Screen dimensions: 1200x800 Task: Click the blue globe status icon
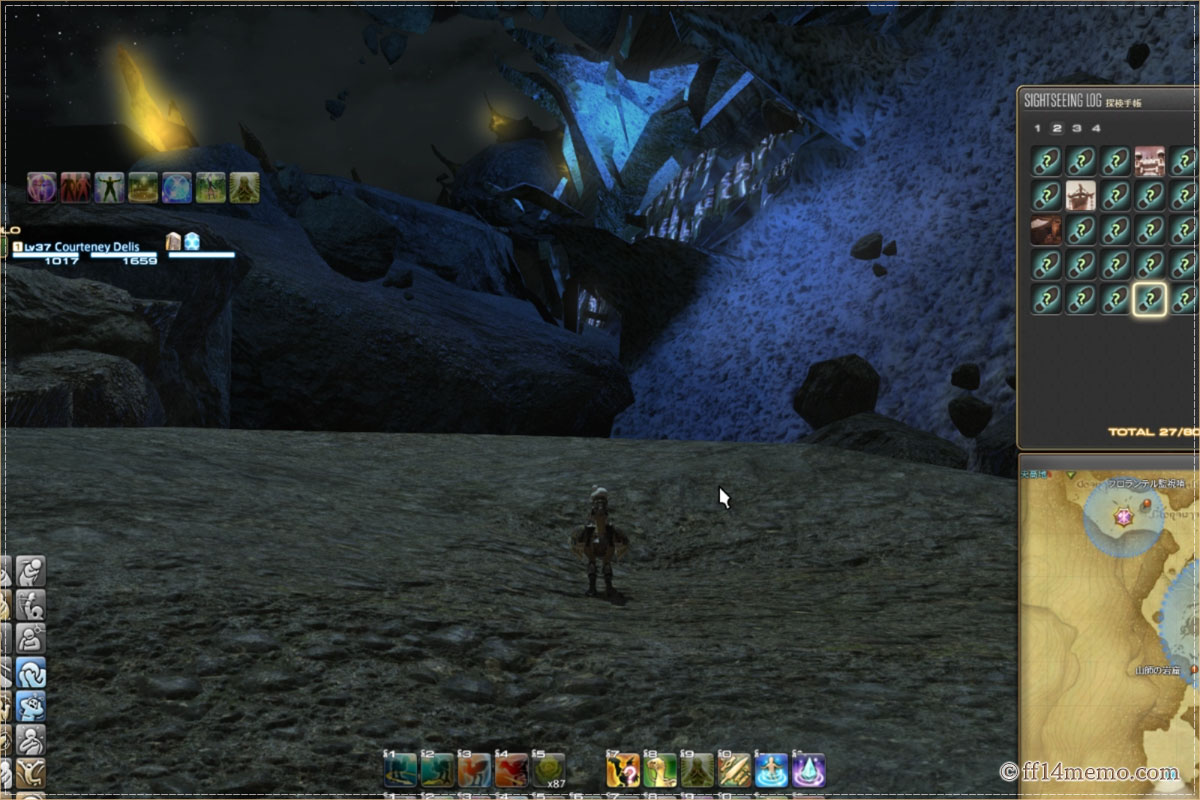[177, 187]
